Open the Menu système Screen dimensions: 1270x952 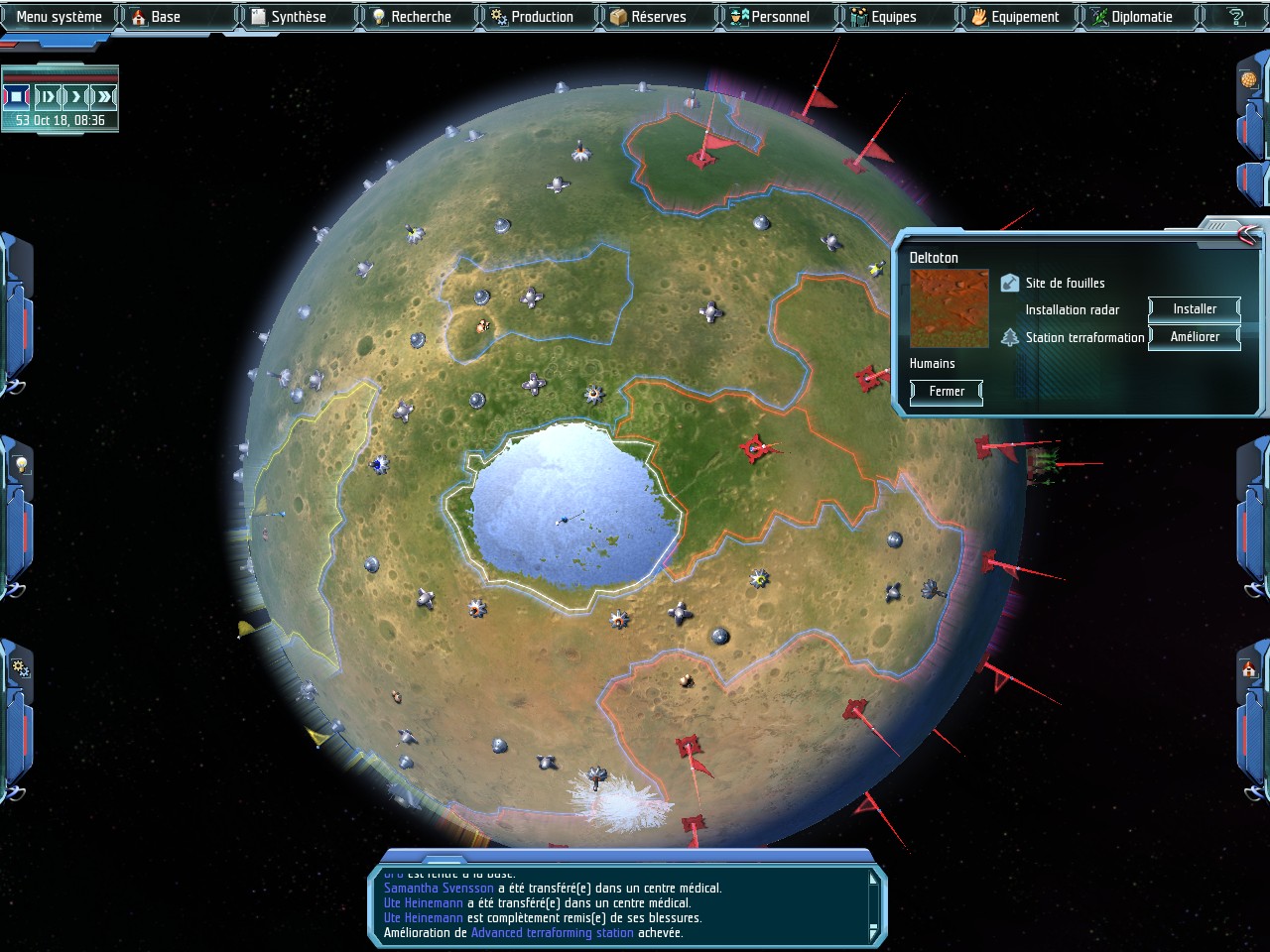(59, 17)
